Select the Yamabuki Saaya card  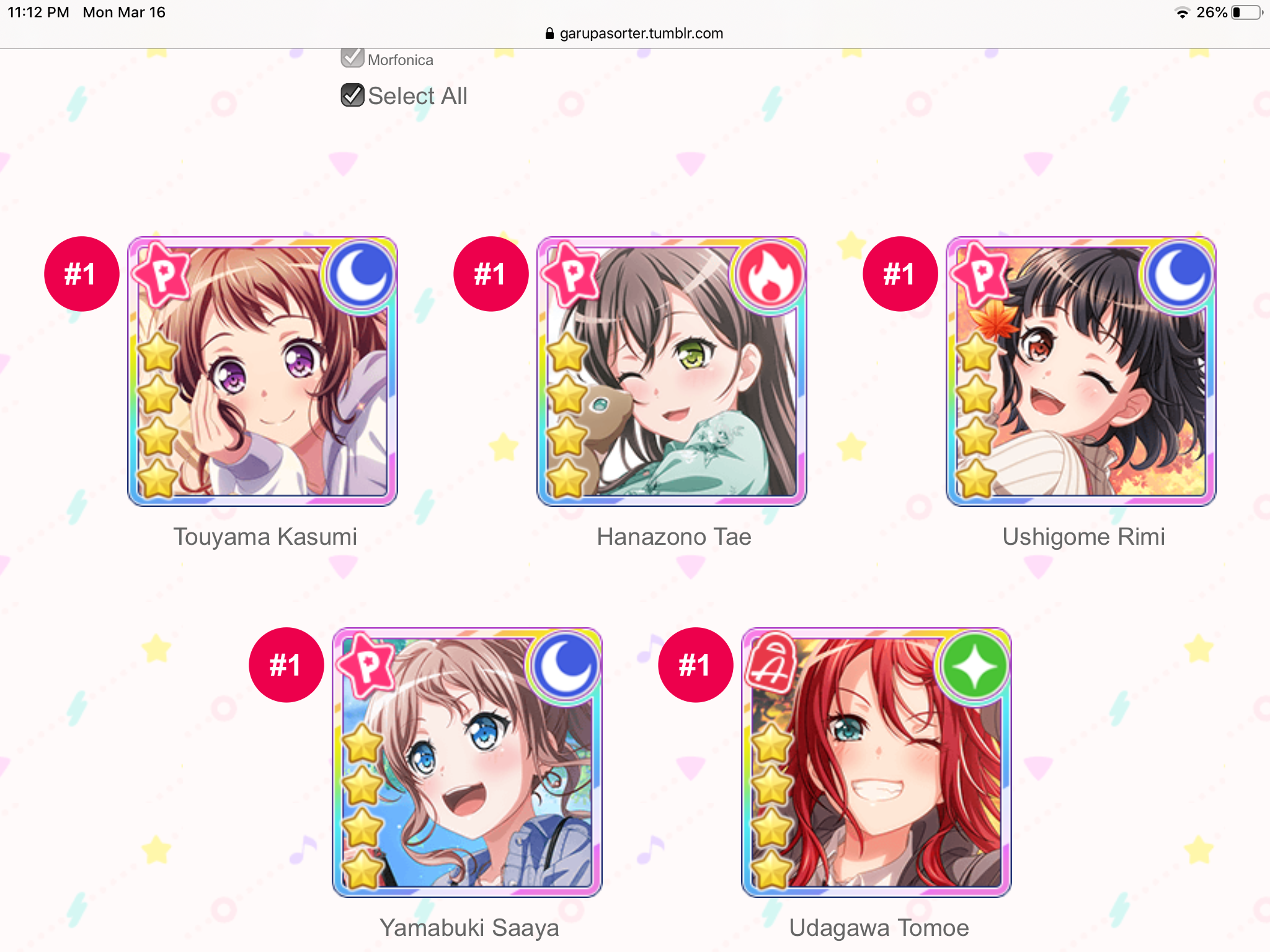[467, 762]
